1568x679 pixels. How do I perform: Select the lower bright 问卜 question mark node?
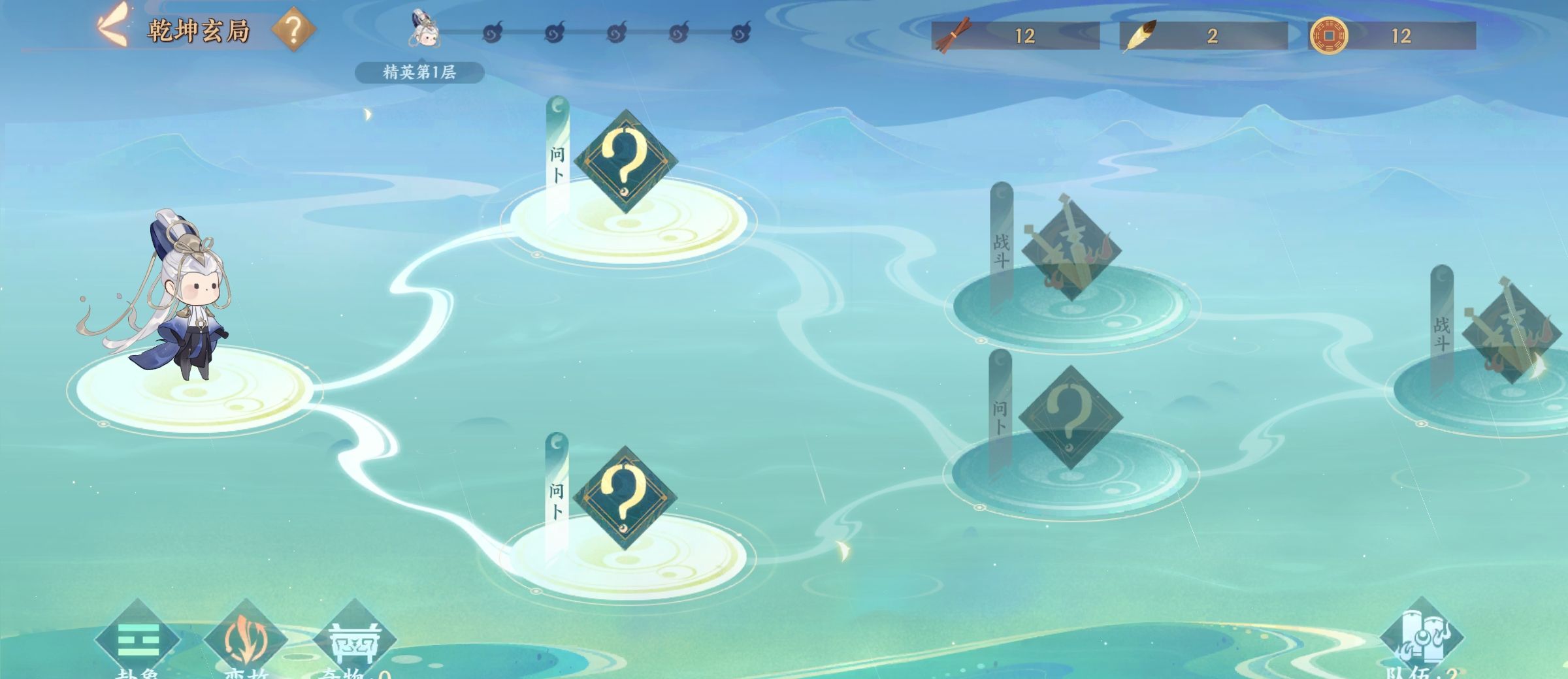(625, 497)
